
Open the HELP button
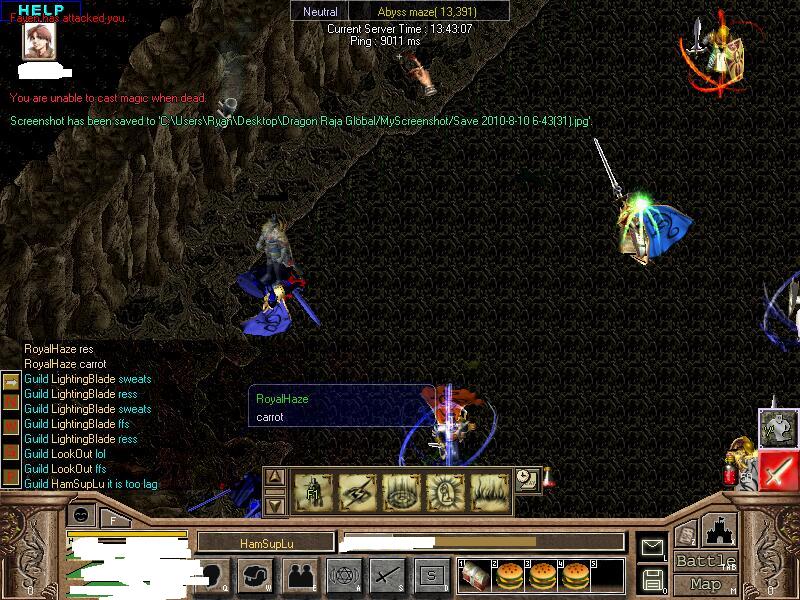point(41,10)
